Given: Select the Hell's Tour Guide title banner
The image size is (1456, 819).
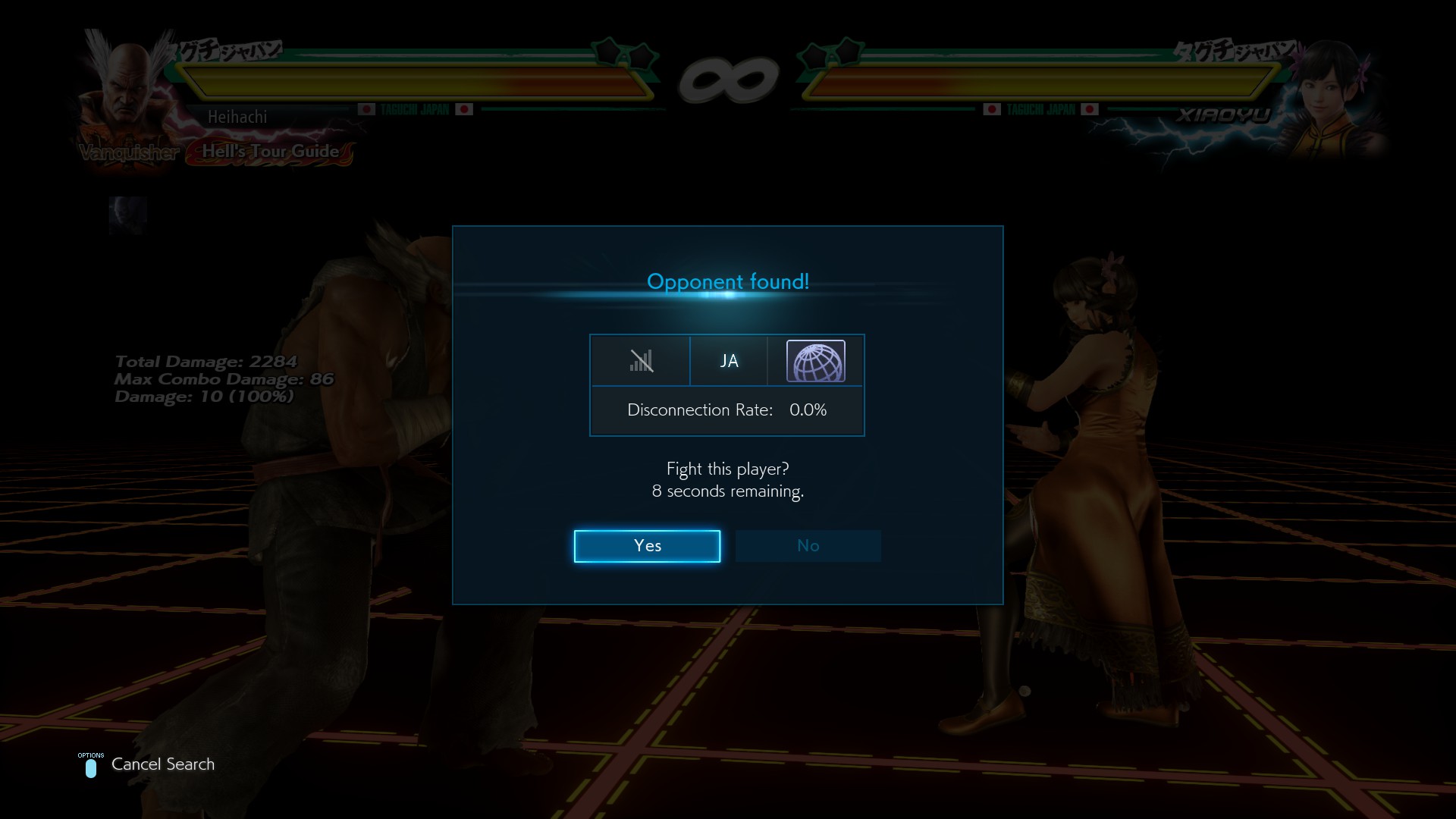Looking at the screenshot, I should click(x=270, y=152).
